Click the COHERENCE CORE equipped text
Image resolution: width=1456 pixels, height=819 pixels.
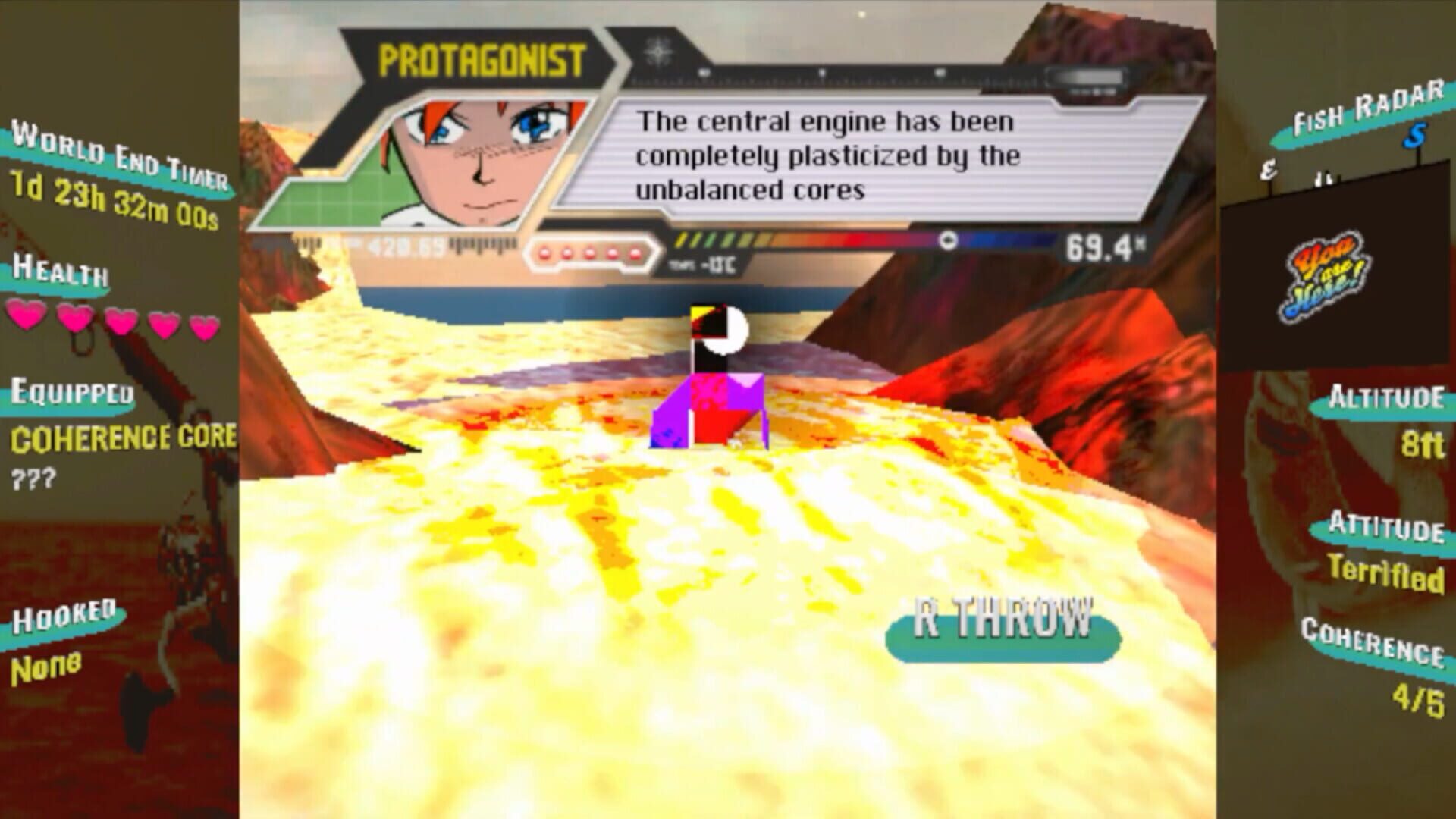click(x=121, y=438)
